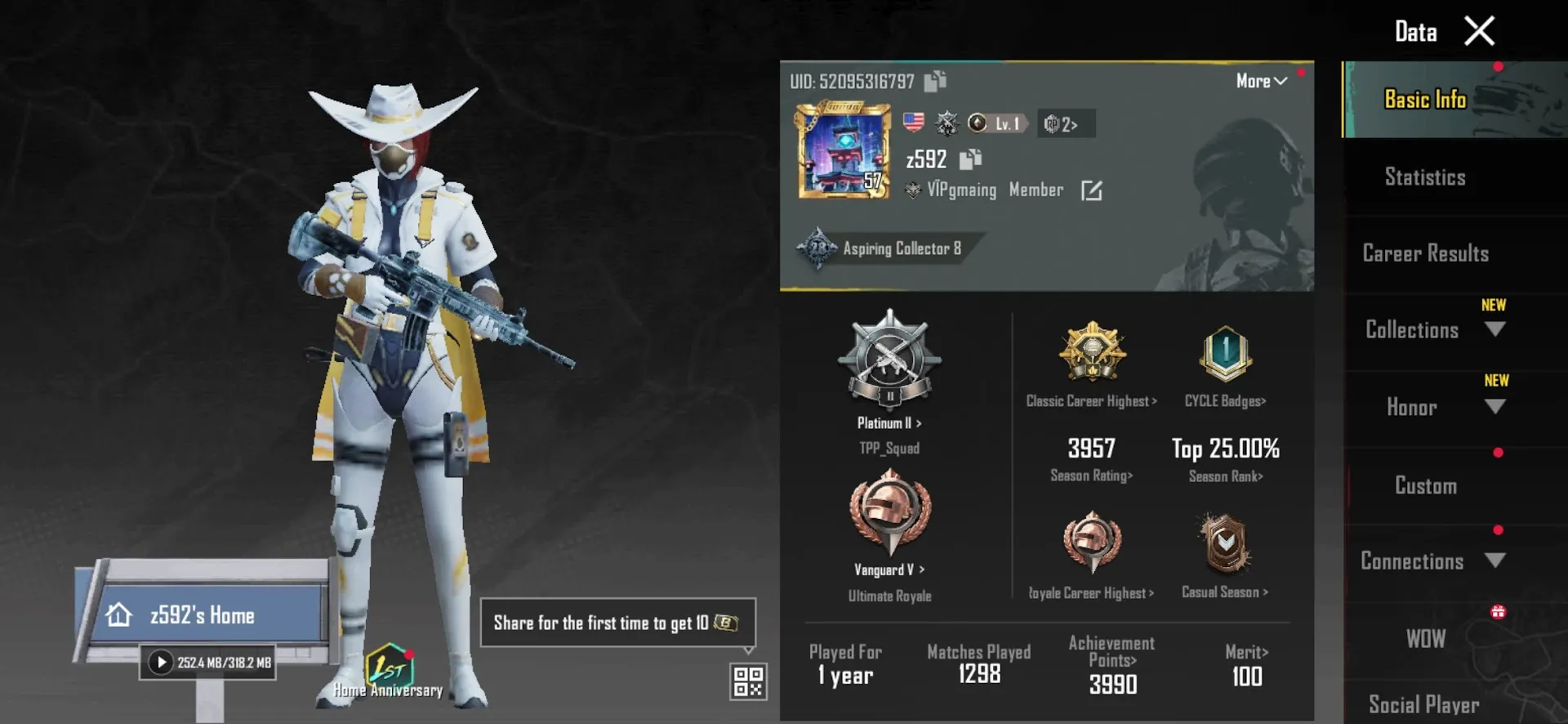Open the RP 2 badge icon
The height and width of the screenshot is (724, 1568).
[x=1066, y=123]
